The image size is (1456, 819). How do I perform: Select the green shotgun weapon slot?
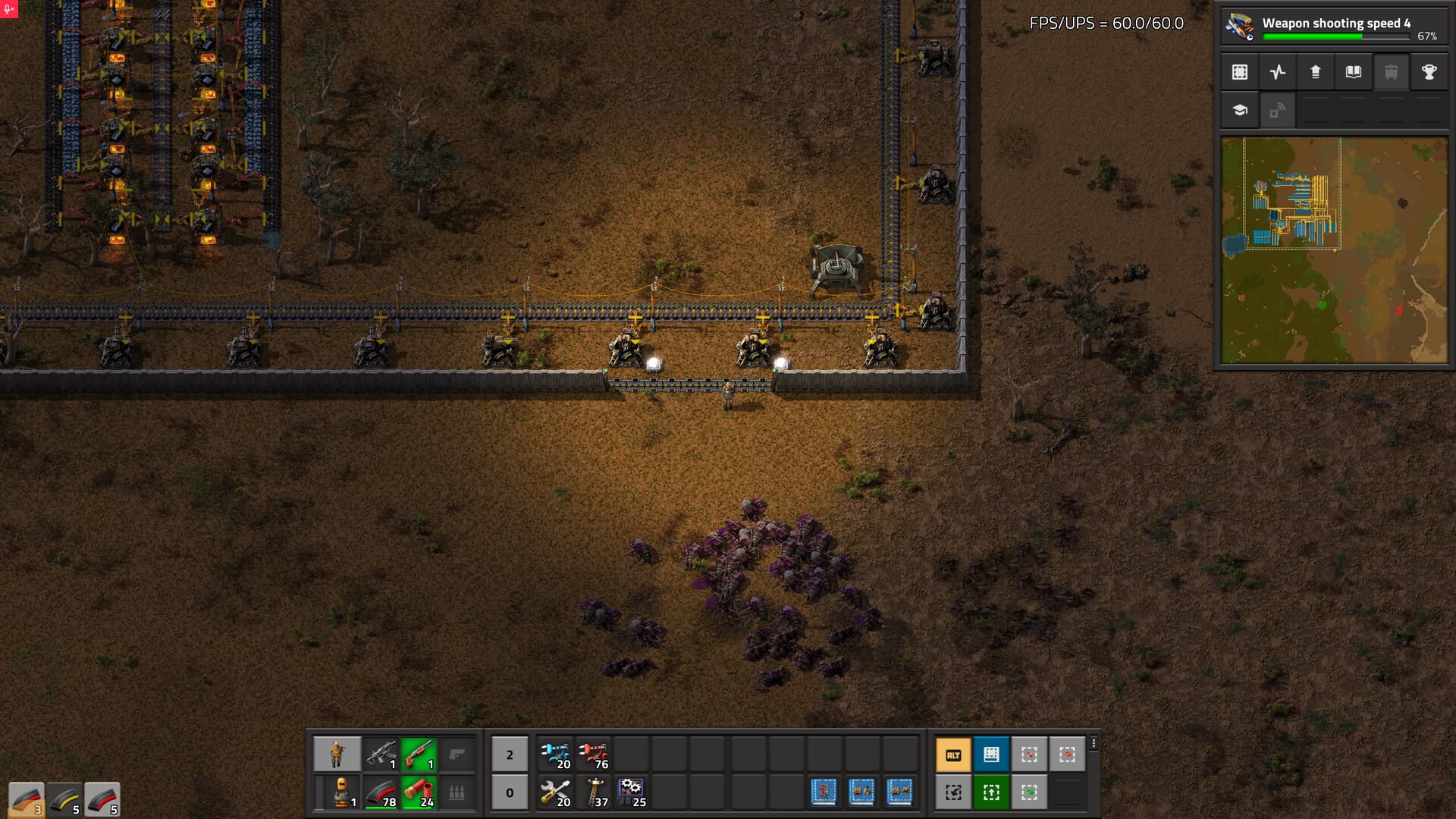[419, 755]
